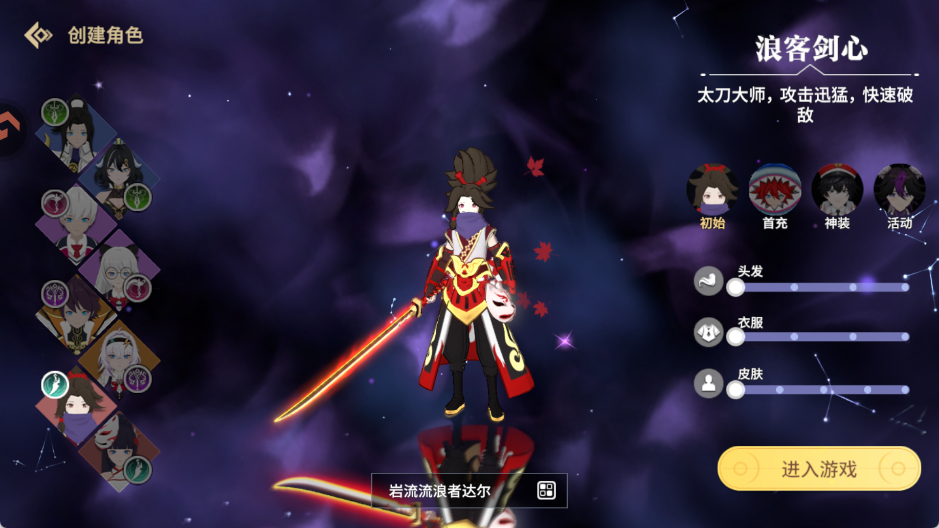Pick the white-haired character with red tie
Screen dimensions: 939x528
point(76,223)
